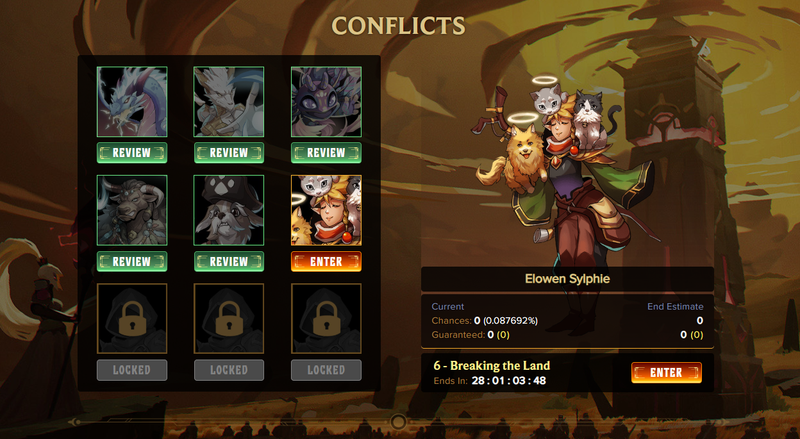Click Review under the purple horned creature
This screenshot has width=800, height=439.
[326, 153]
